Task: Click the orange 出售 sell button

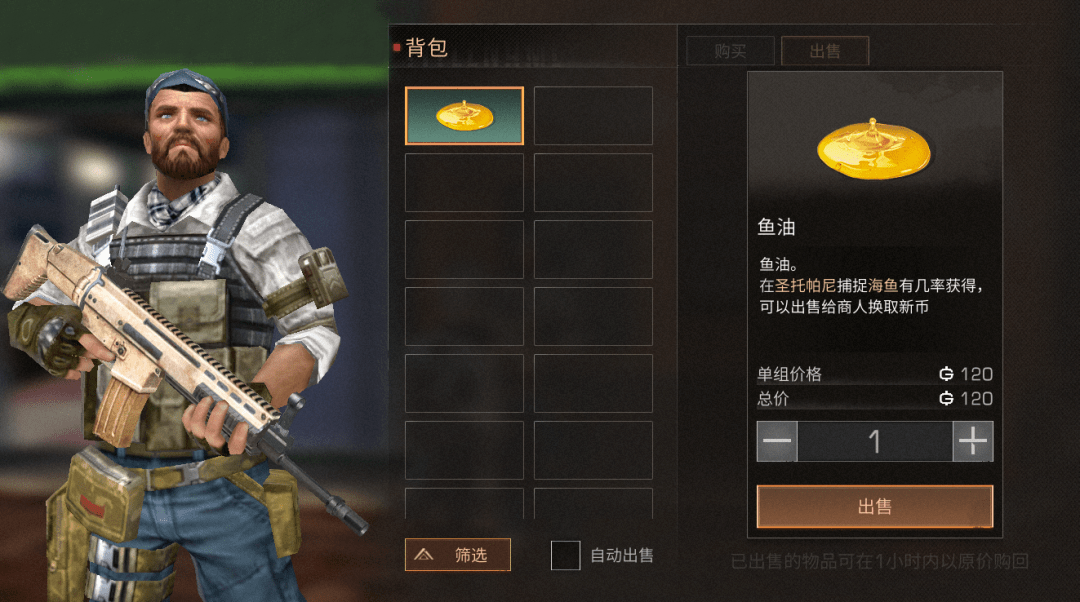Action: [x=874, y=507]
